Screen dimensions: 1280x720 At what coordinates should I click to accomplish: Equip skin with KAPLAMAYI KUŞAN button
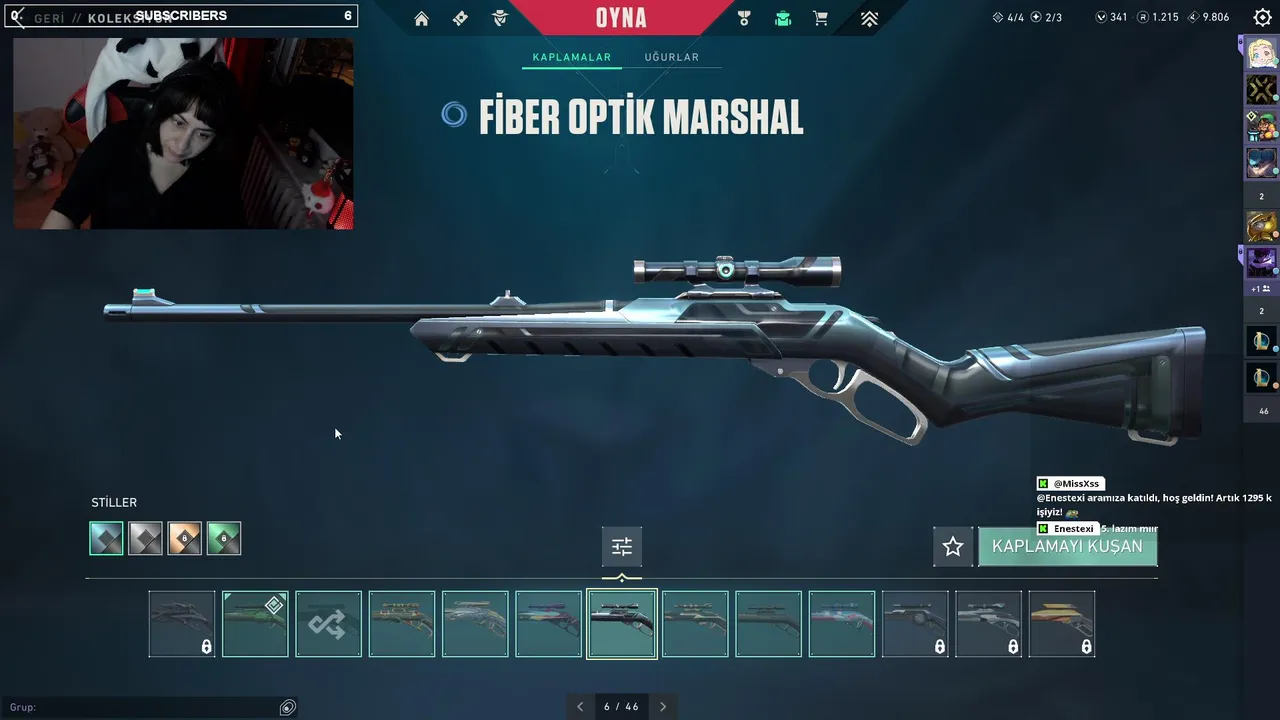click(1067, 547)
